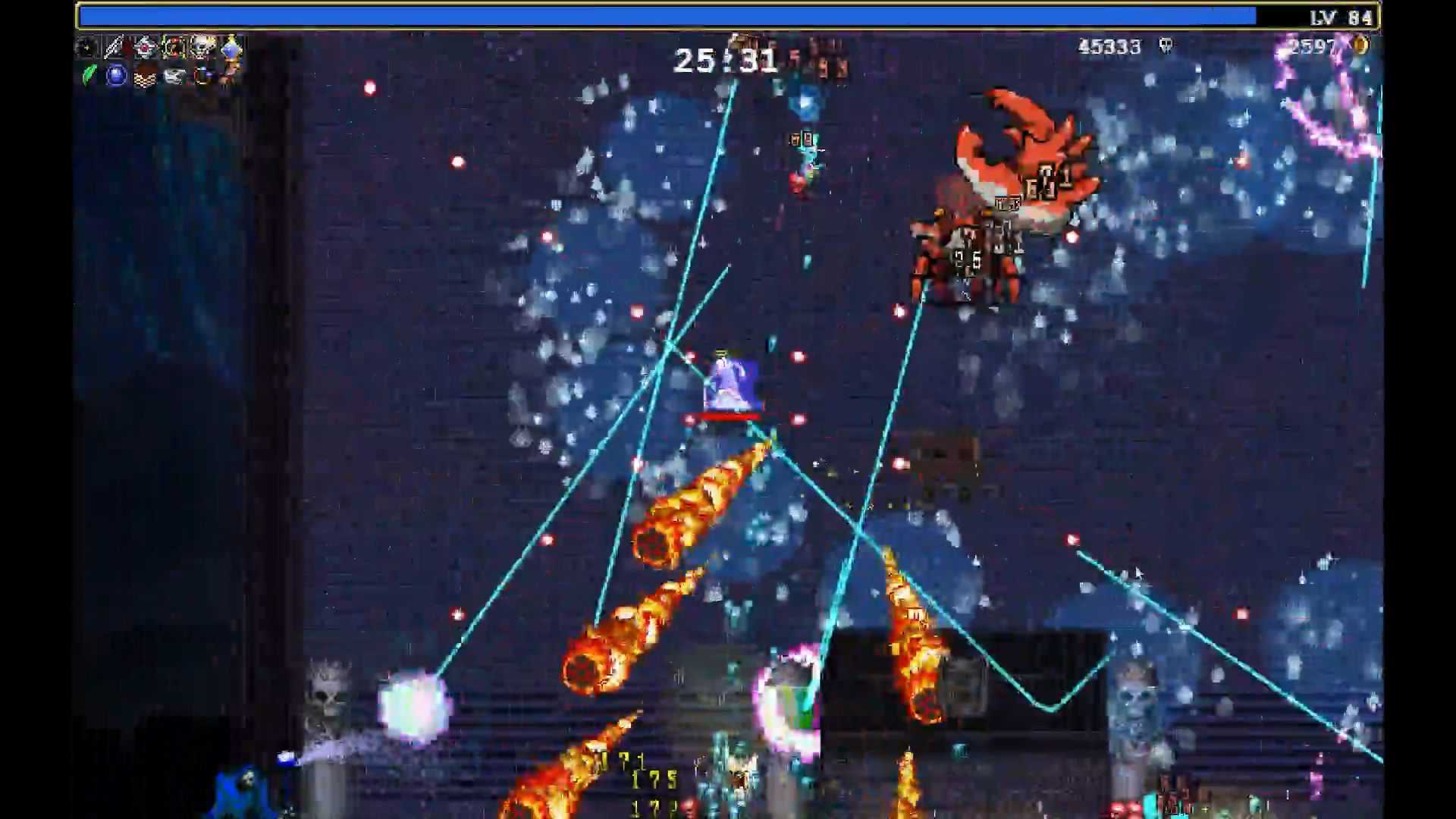The width and height of the screenshot is (1456, 819).
Task: Select the fiery red weapon icon
Action: (x=173, y=48)
